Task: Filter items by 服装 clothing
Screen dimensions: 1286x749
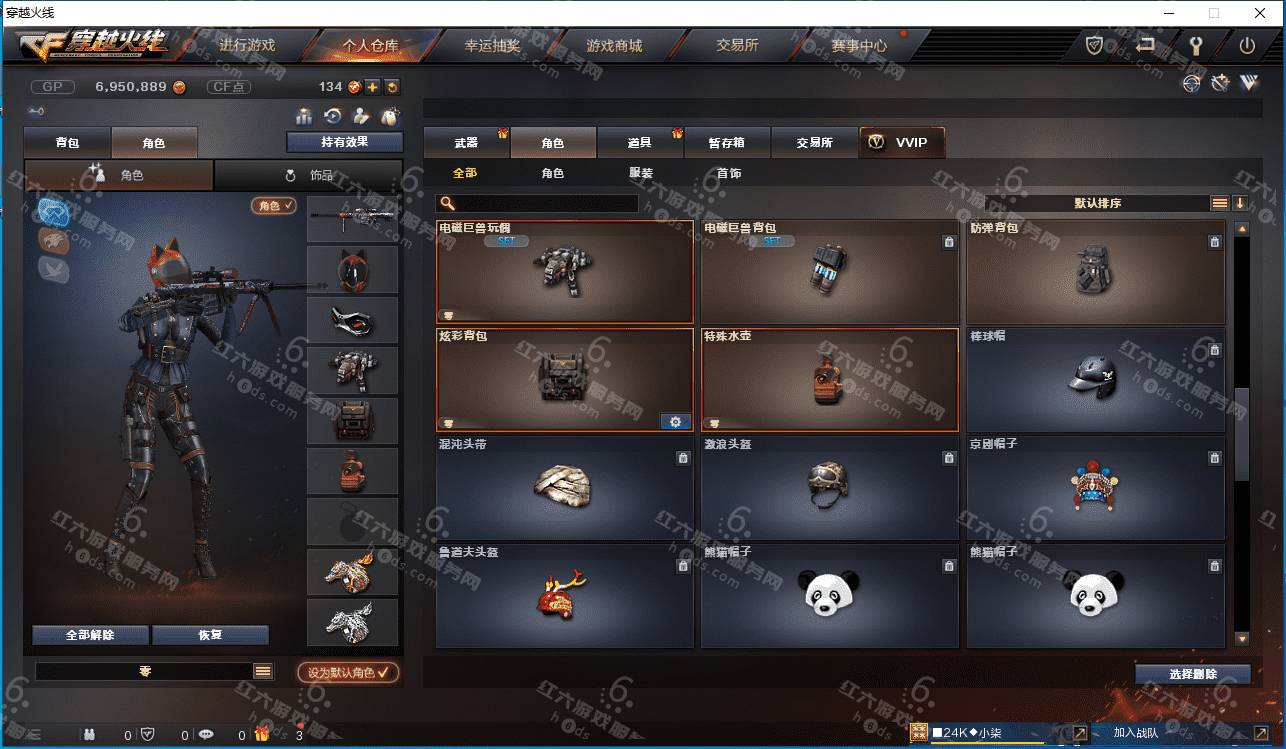Action: coord(641,173)
